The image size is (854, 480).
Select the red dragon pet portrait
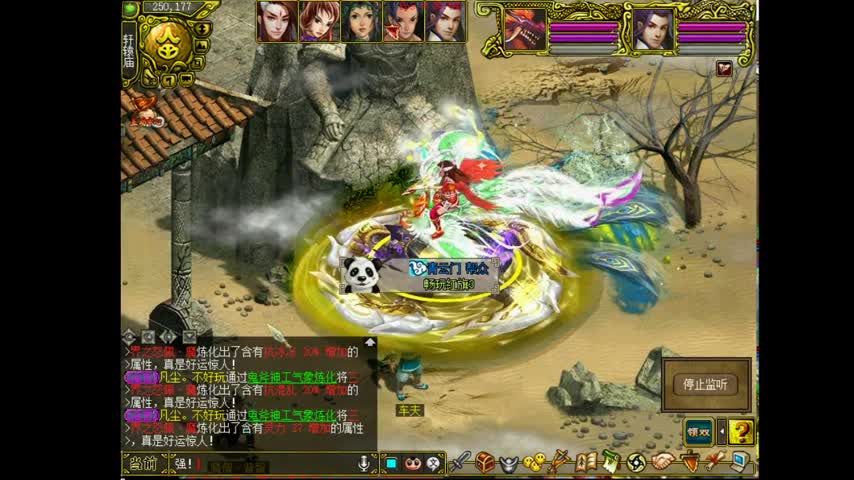click(524, 29)
